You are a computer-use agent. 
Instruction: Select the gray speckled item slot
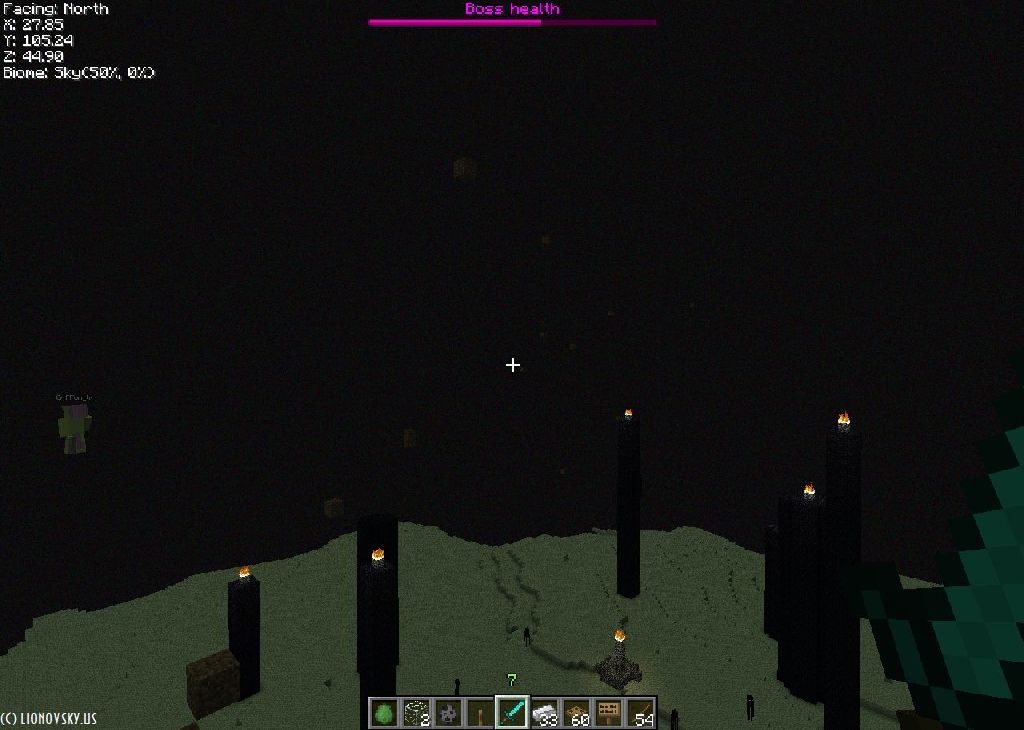point(448,712)
